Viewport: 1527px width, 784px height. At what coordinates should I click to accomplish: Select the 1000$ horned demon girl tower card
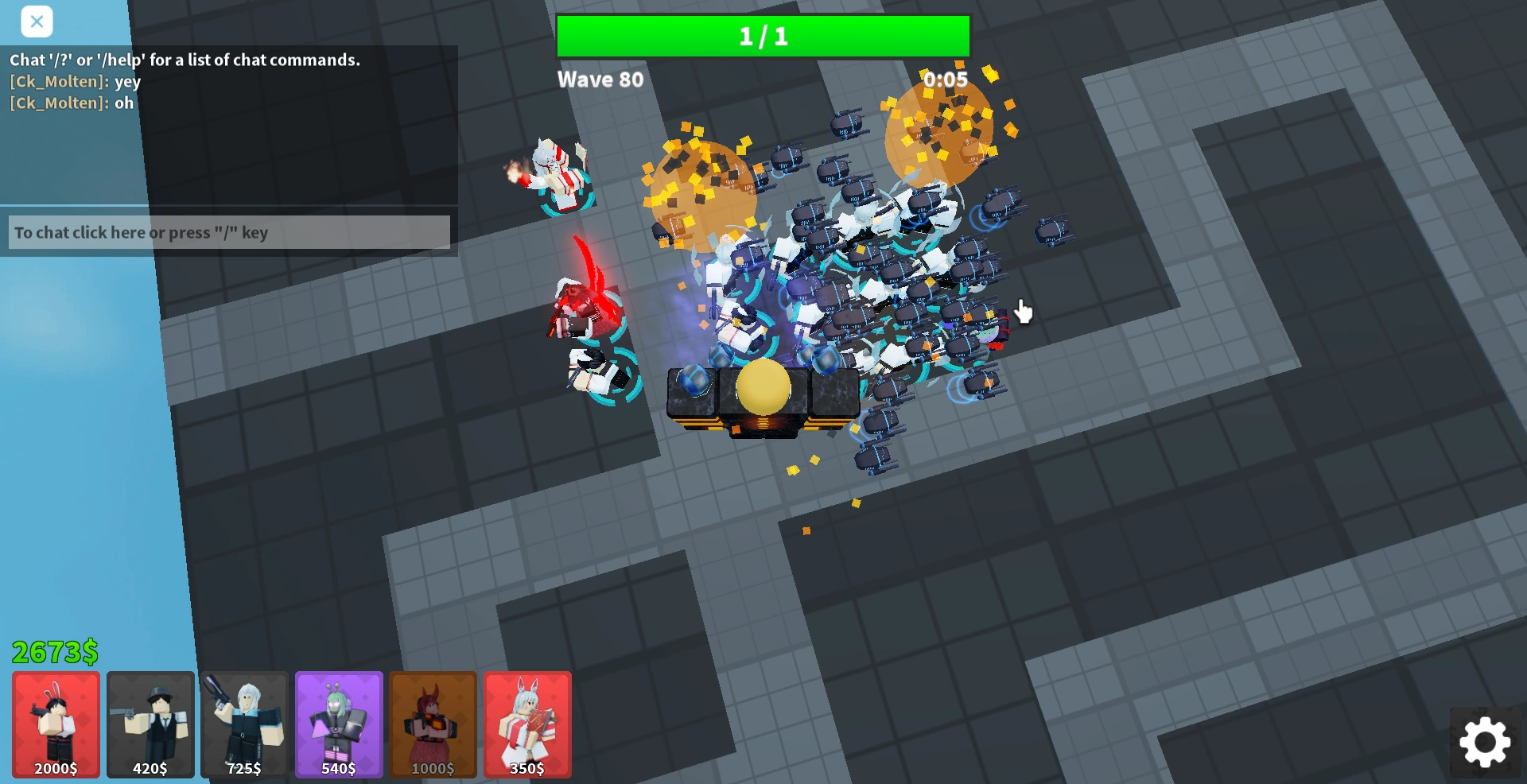pyautogui.click(x=433, y=724)
